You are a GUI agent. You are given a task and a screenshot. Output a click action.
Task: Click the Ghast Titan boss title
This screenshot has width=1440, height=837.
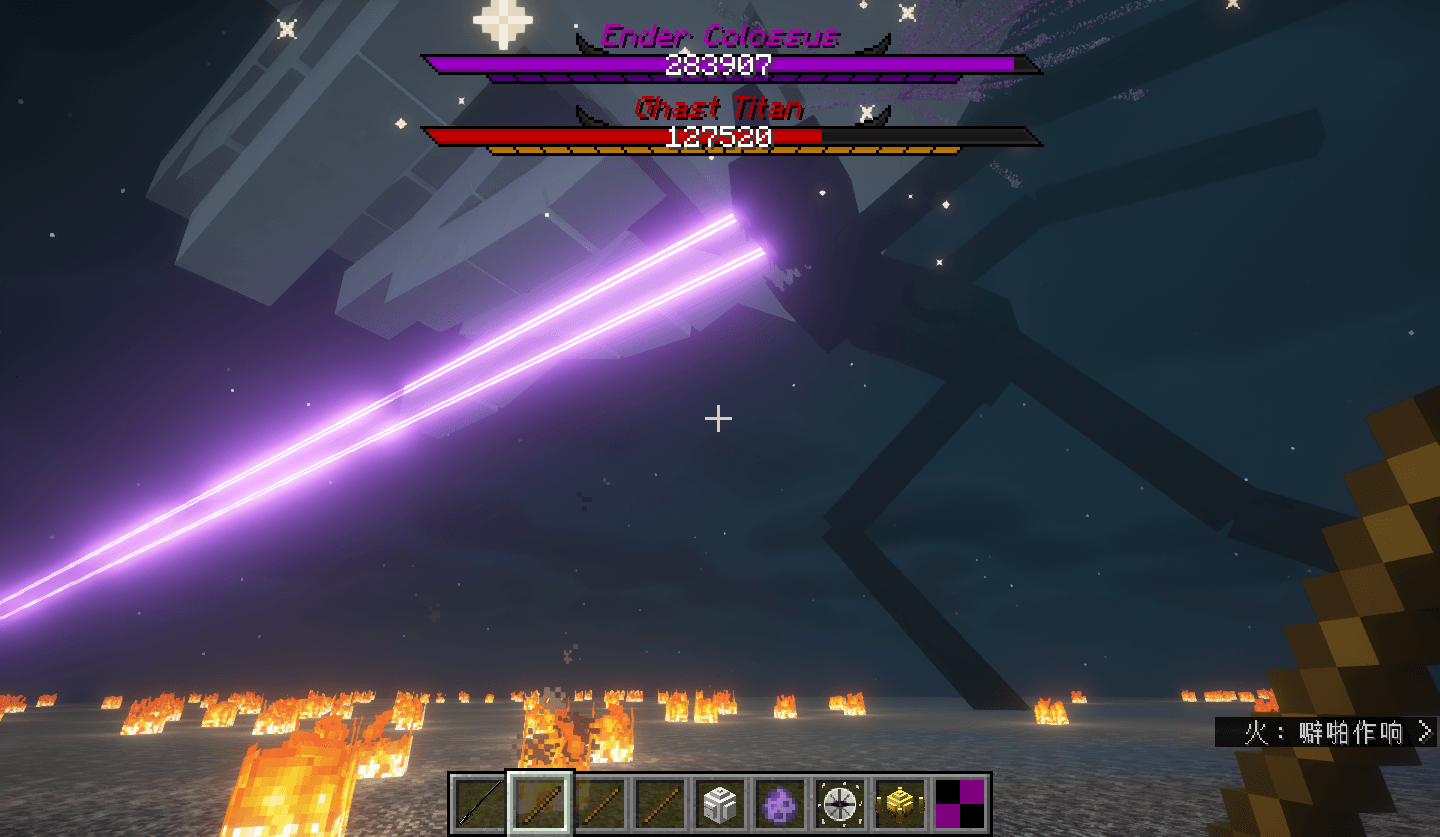click(x=718, y=108)
